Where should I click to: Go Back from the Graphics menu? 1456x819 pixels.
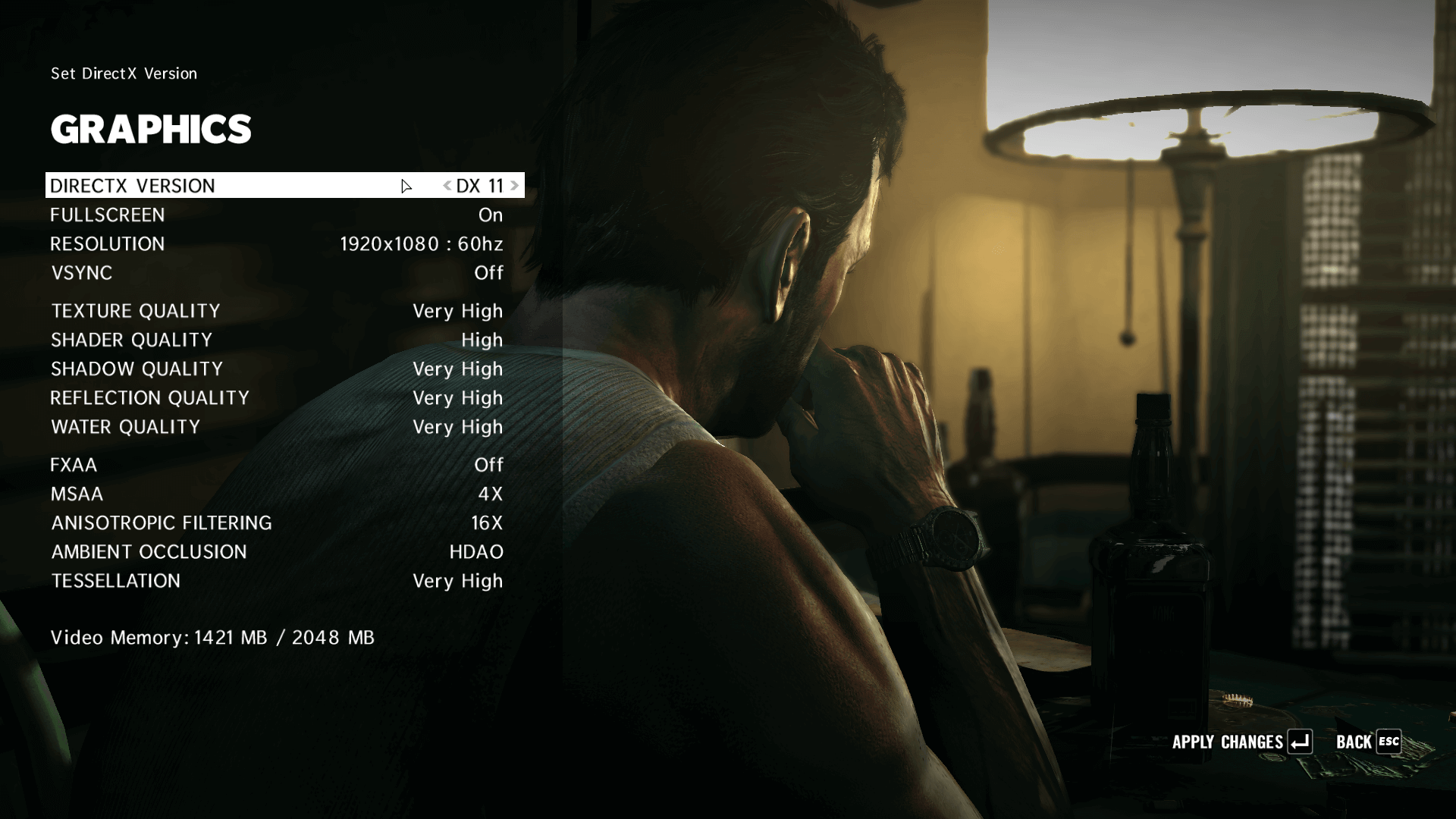(1367, 742)
